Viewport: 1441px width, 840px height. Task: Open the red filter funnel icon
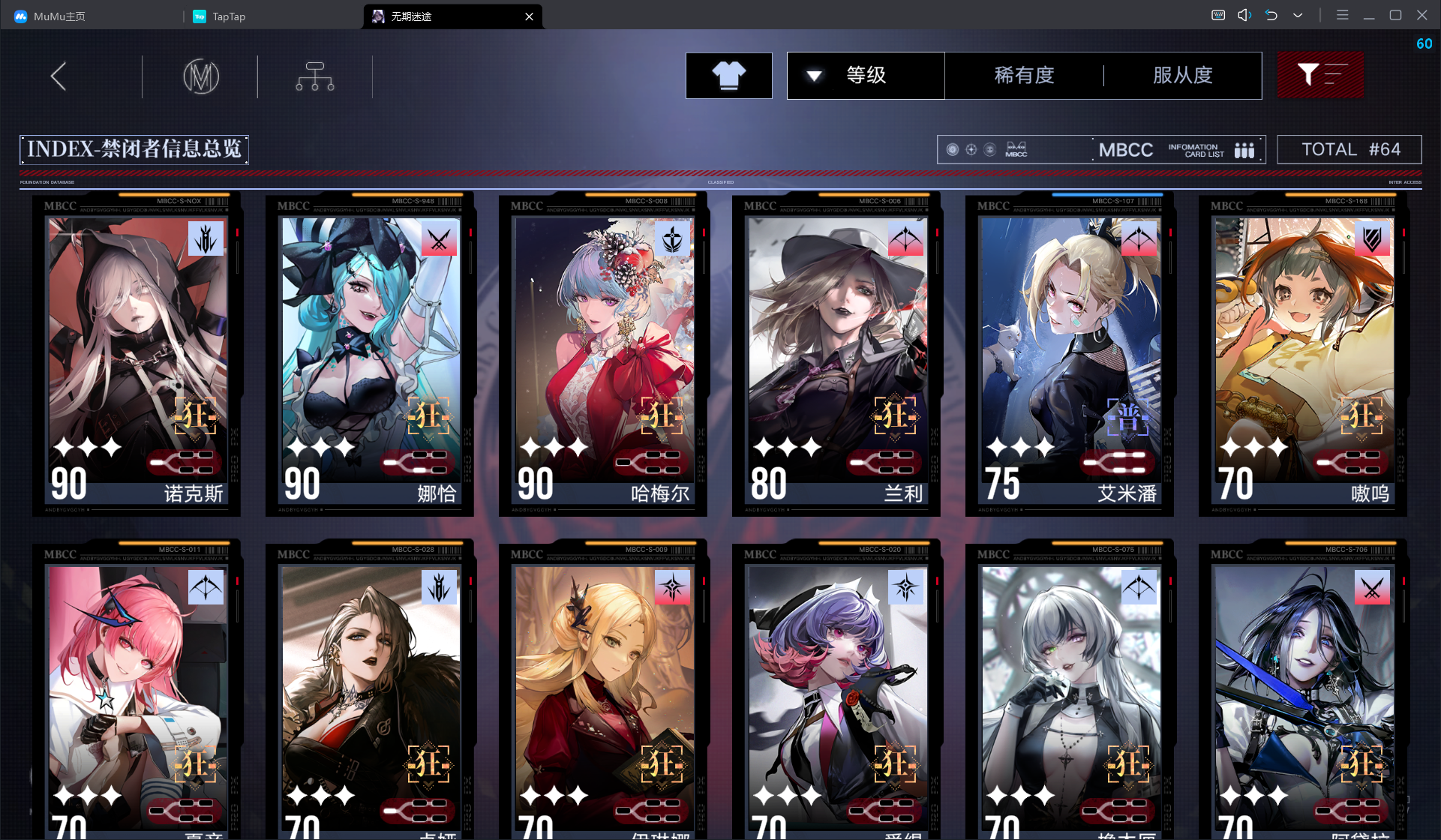[1320, 75]
